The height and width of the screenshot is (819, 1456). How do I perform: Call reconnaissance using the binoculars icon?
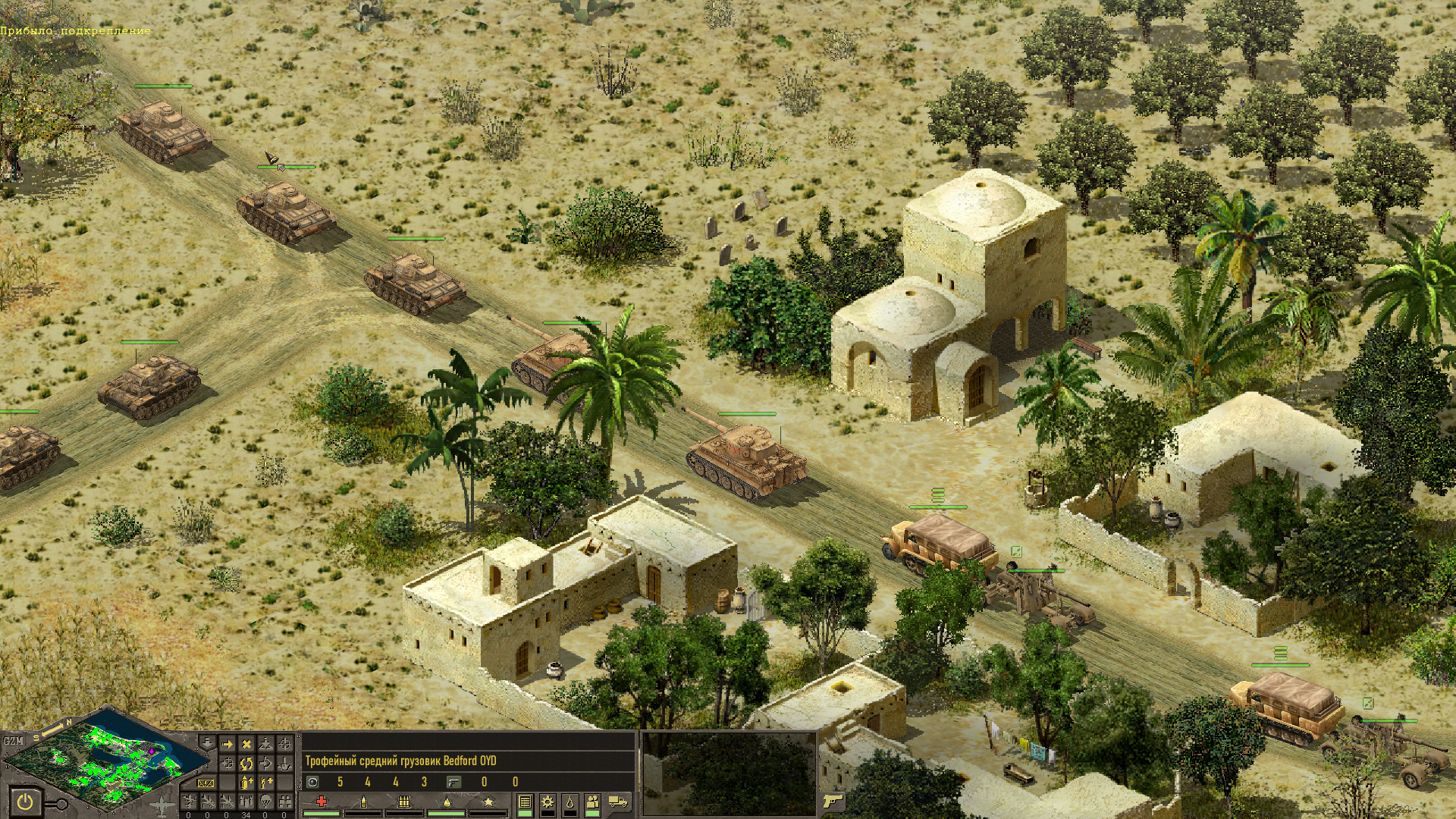[284, 801]
